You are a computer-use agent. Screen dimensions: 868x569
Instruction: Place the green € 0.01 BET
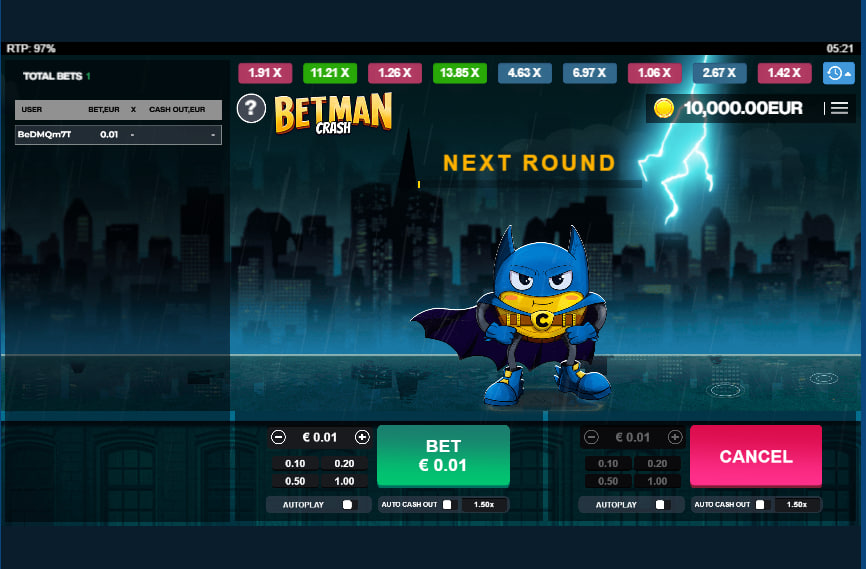pos(443,456)
